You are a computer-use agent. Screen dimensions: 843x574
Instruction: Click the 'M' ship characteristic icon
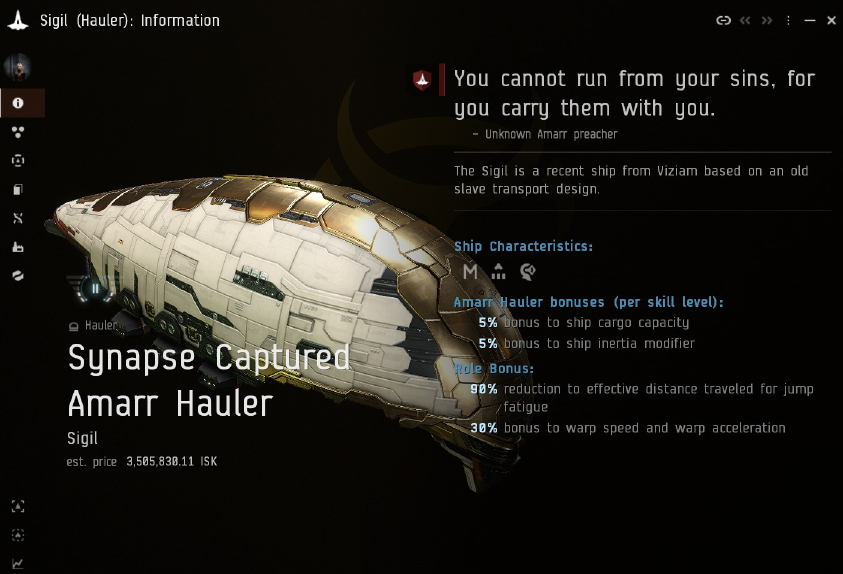[470, 271]
